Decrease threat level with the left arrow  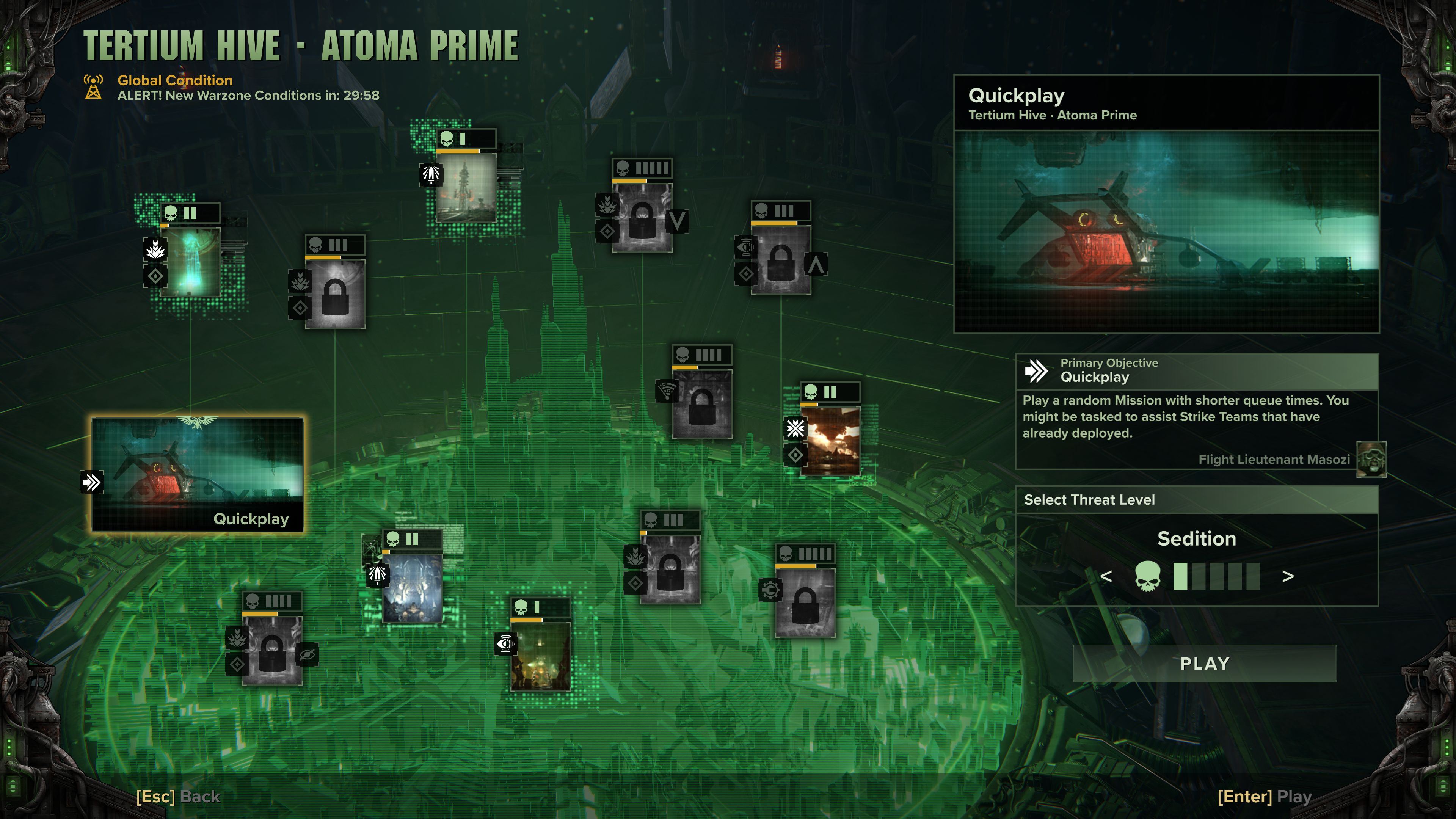[1106, 576]
